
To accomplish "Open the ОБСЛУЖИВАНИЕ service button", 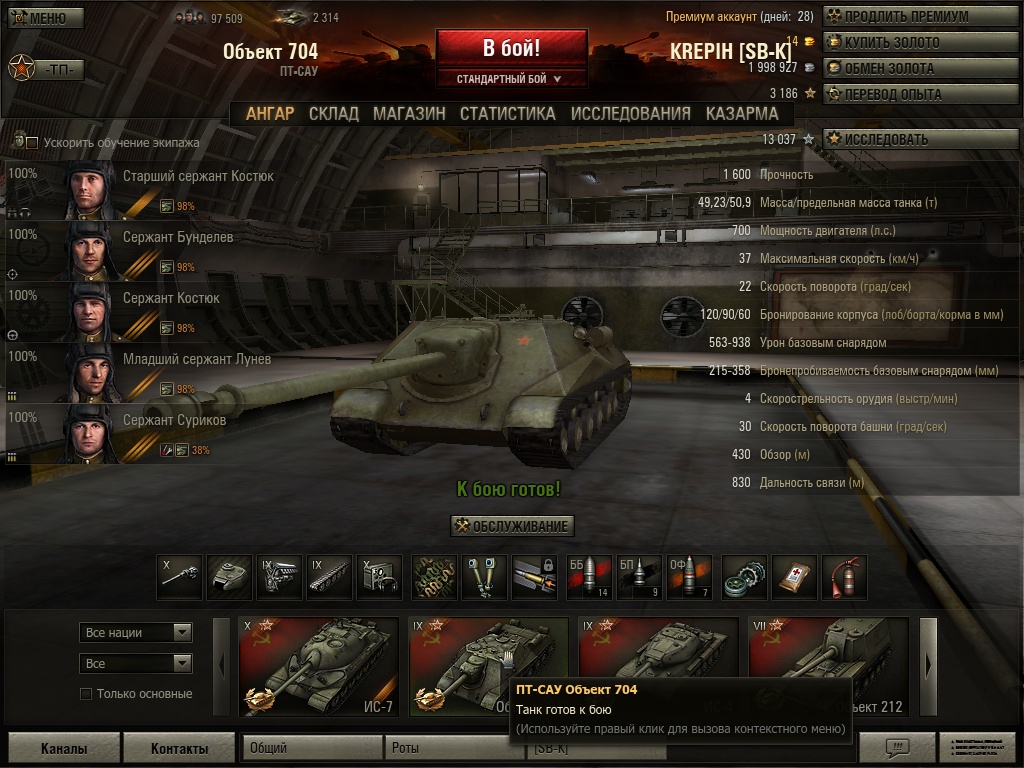I will pos(512,526).
